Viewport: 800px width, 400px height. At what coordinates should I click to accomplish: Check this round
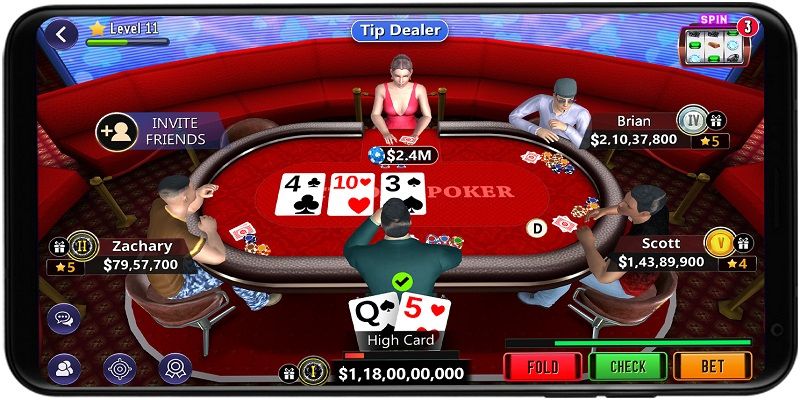click(627, 366)
